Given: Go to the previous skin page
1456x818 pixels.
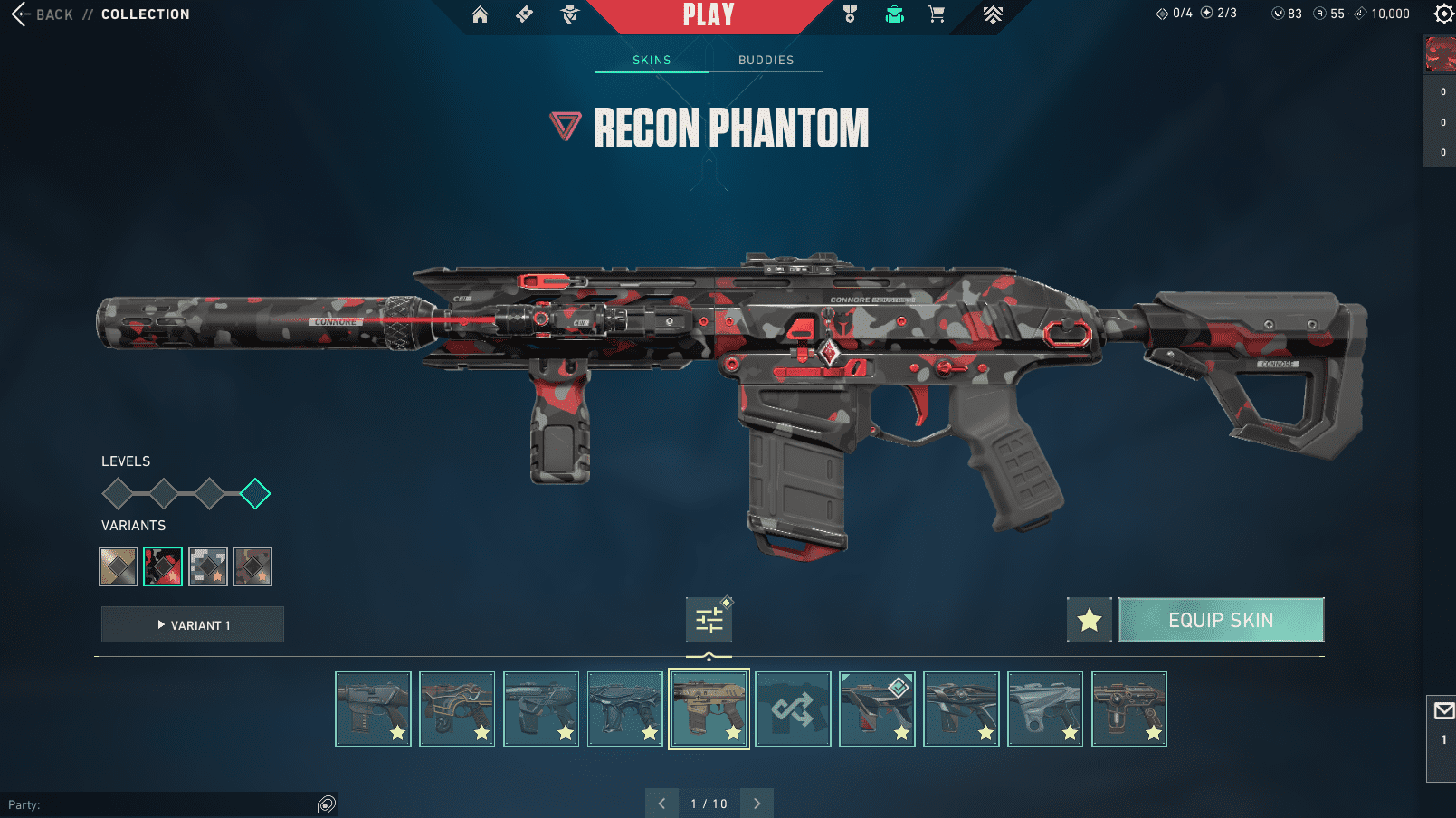Looking at the screenshot, I should pyautogui.click(x=661, y=804).
